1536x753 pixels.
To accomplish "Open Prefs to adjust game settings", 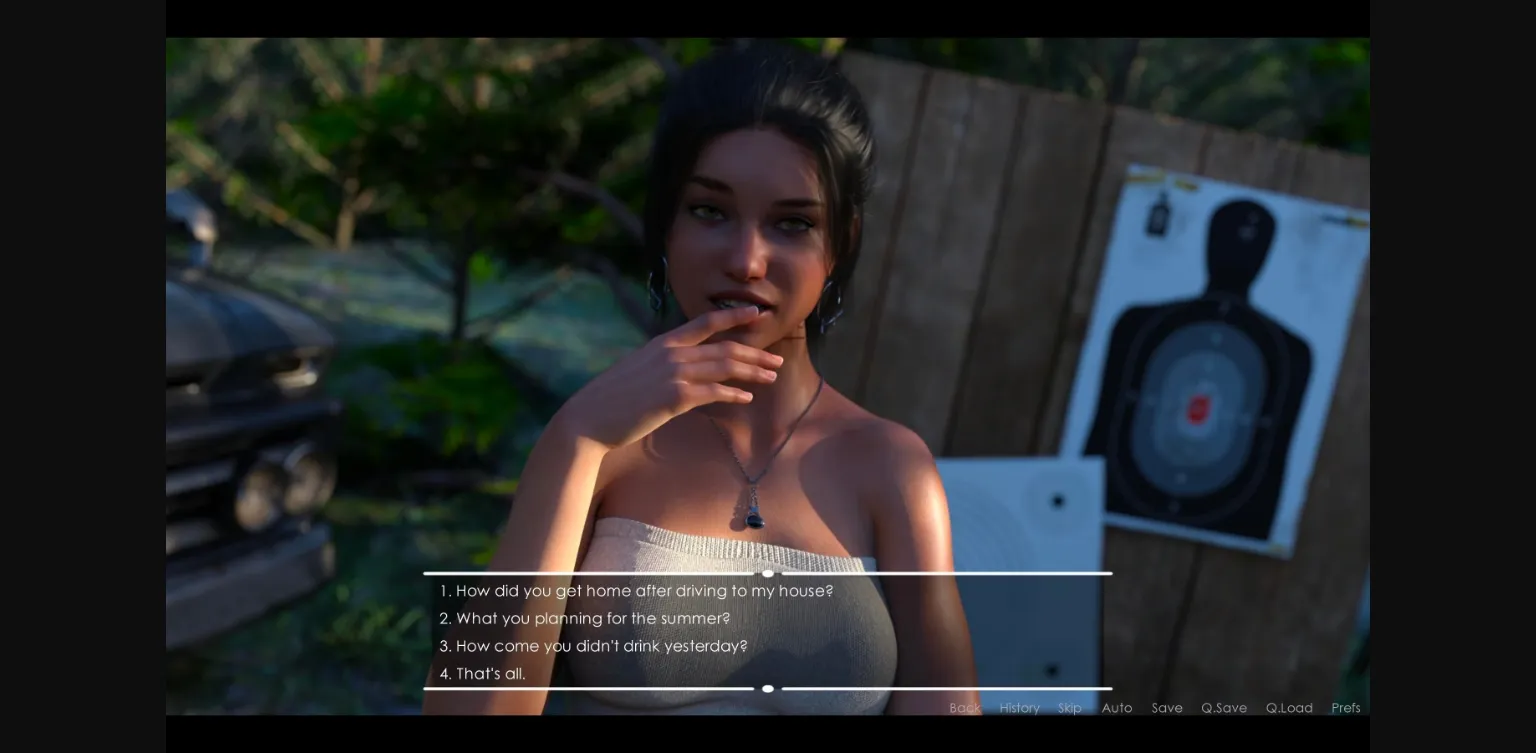I will (x=1346, y=708).
